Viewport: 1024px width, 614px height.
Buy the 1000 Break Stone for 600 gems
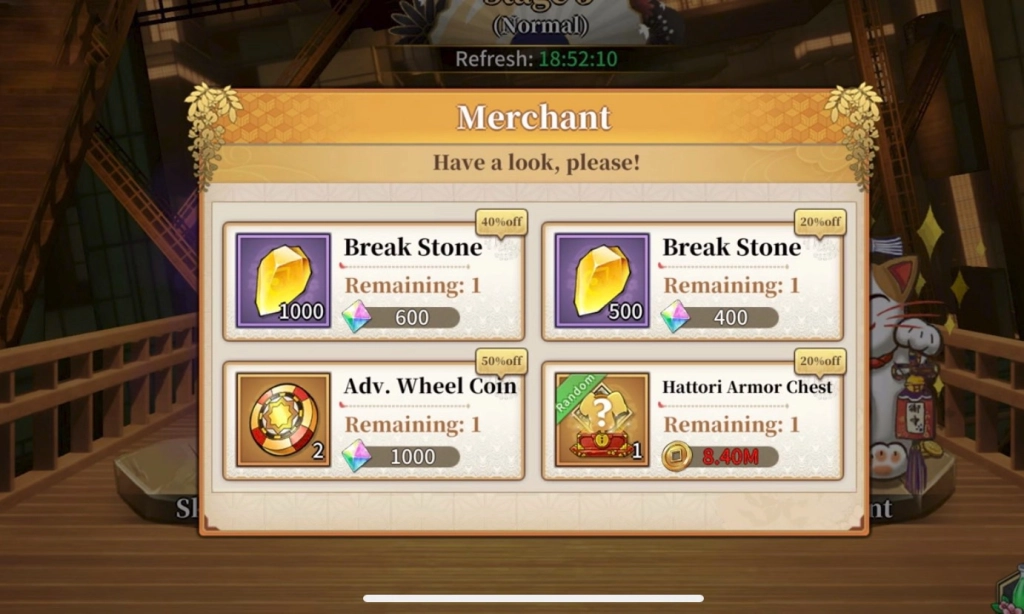401,317
